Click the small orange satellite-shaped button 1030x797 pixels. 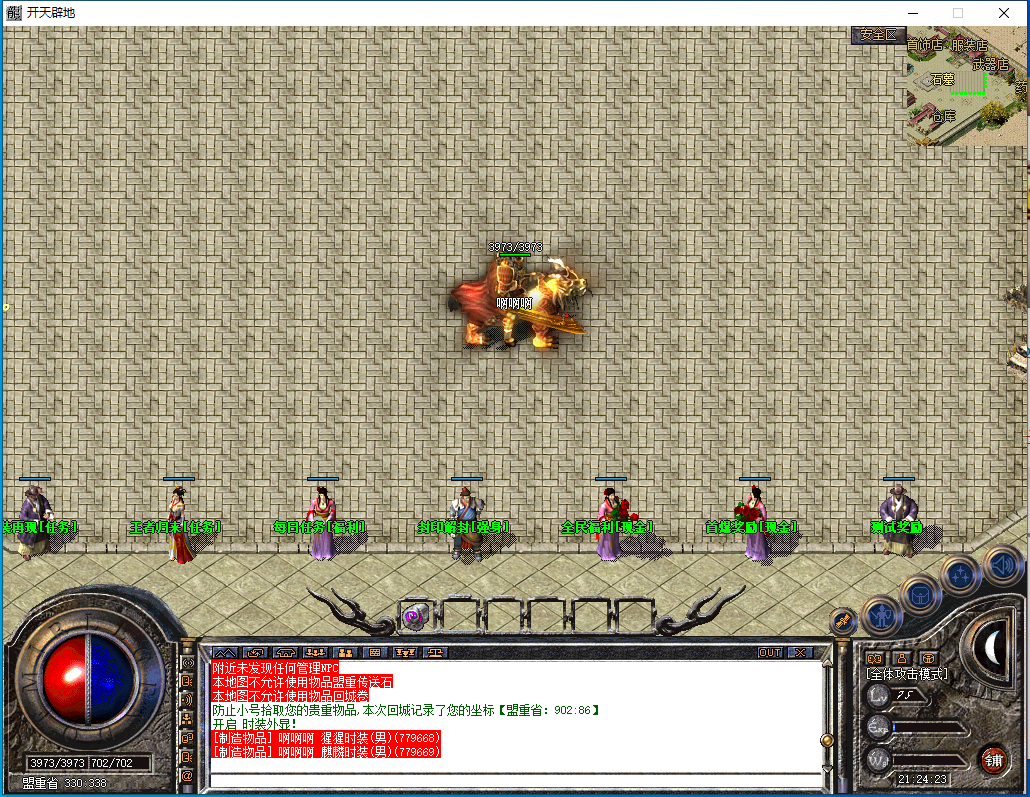coord(842,621)
